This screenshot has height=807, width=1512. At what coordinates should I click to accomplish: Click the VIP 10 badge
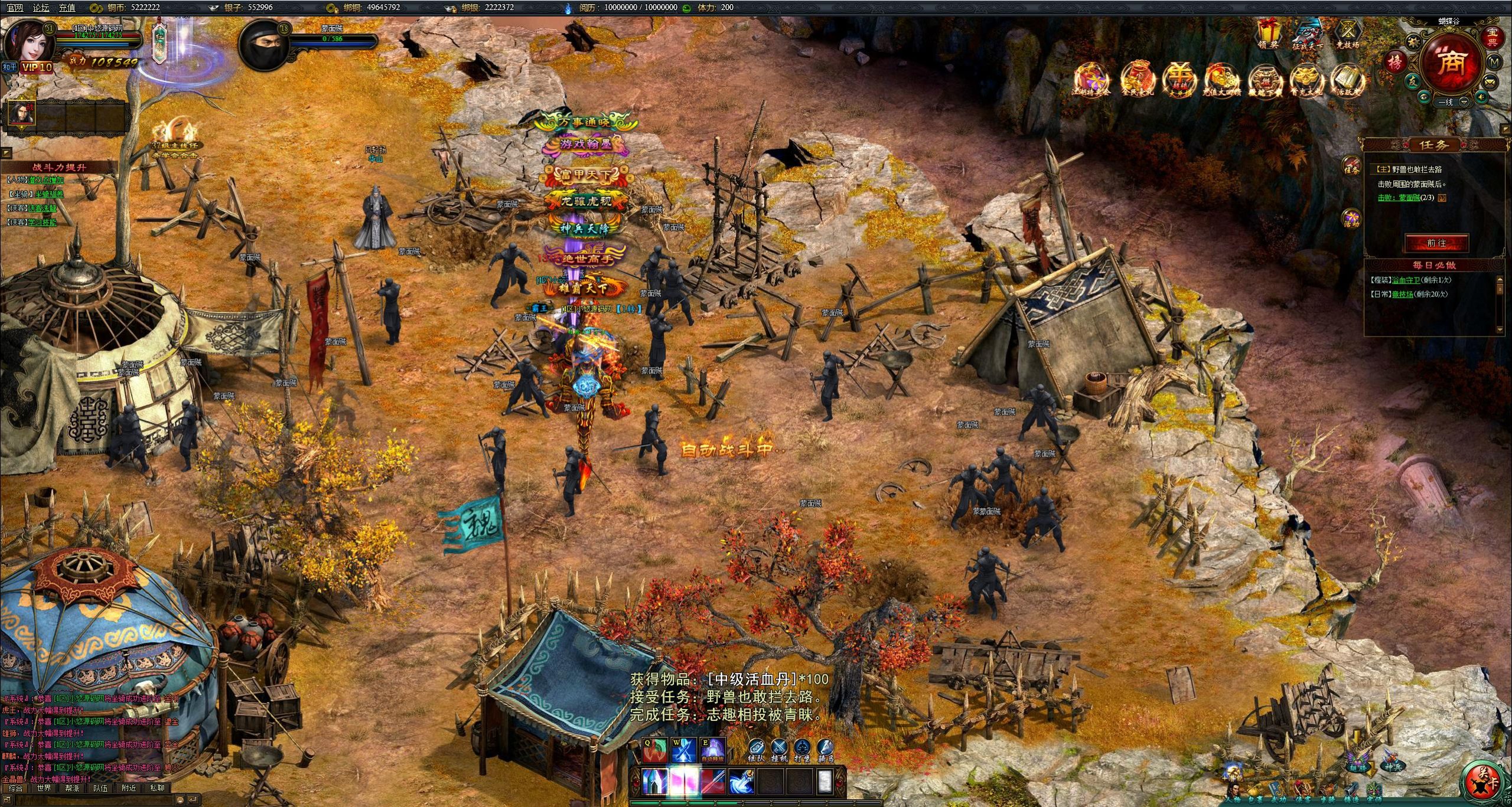37,67
